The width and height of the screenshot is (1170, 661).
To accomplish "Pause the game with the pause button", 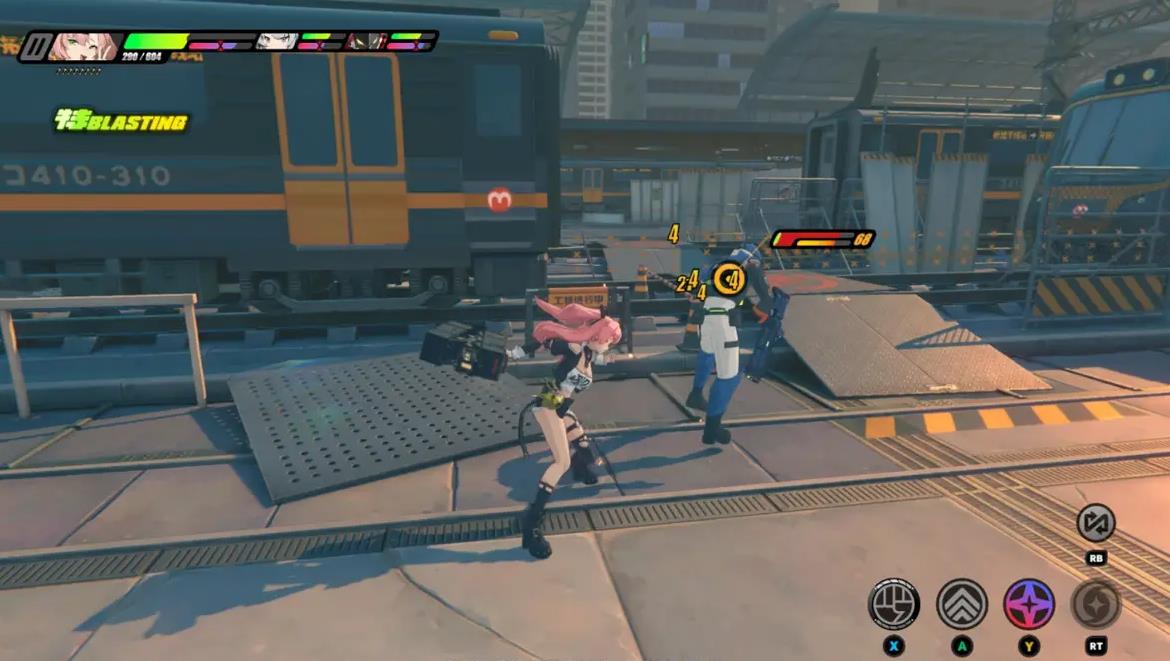I will [36, 46].
